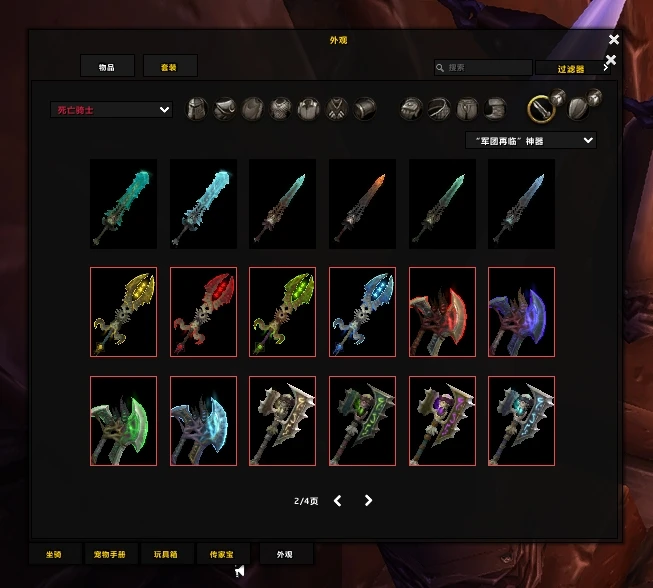Close the 外观 appearance window
The width and height of the screenshot is (653, 588).
click(x=614, y=40)
